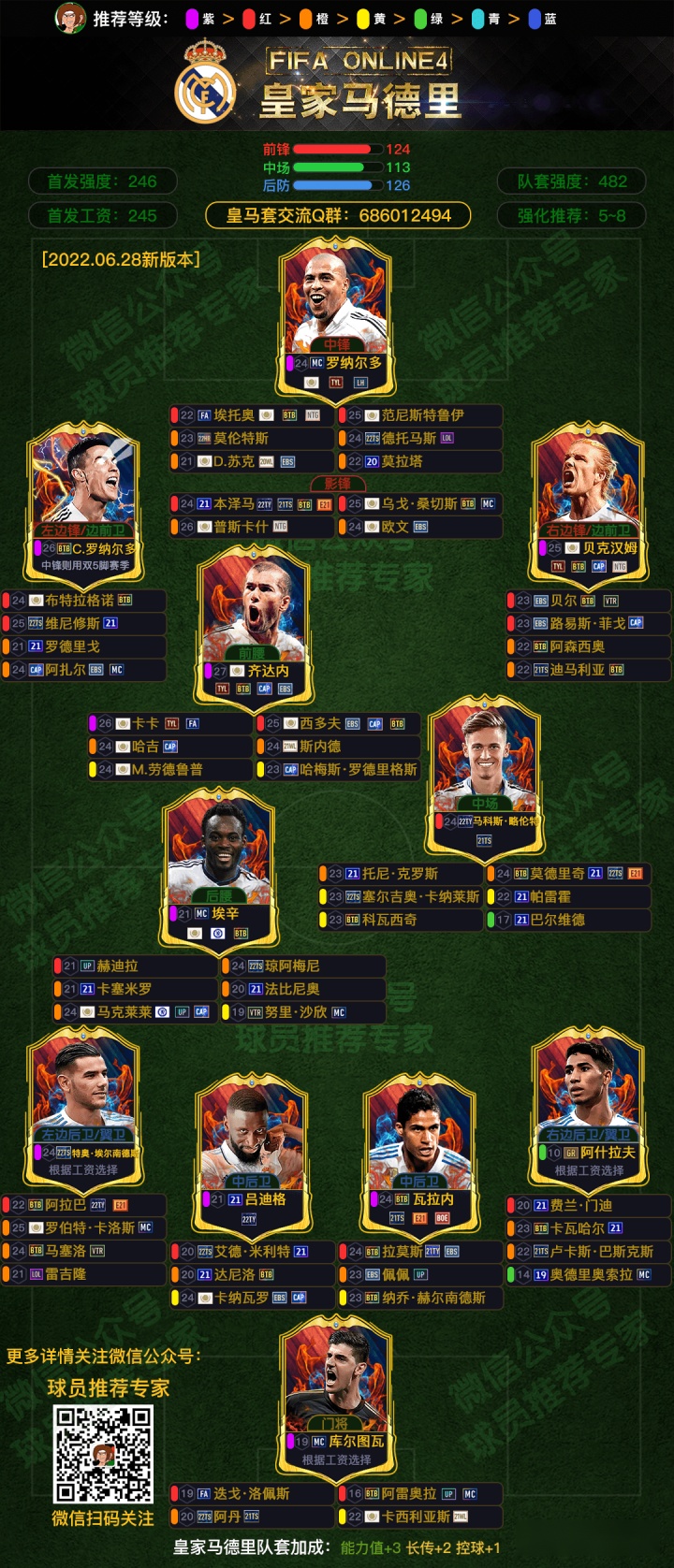Choose the 库尔图瓦 goalkeeper card

(337, 1394)
